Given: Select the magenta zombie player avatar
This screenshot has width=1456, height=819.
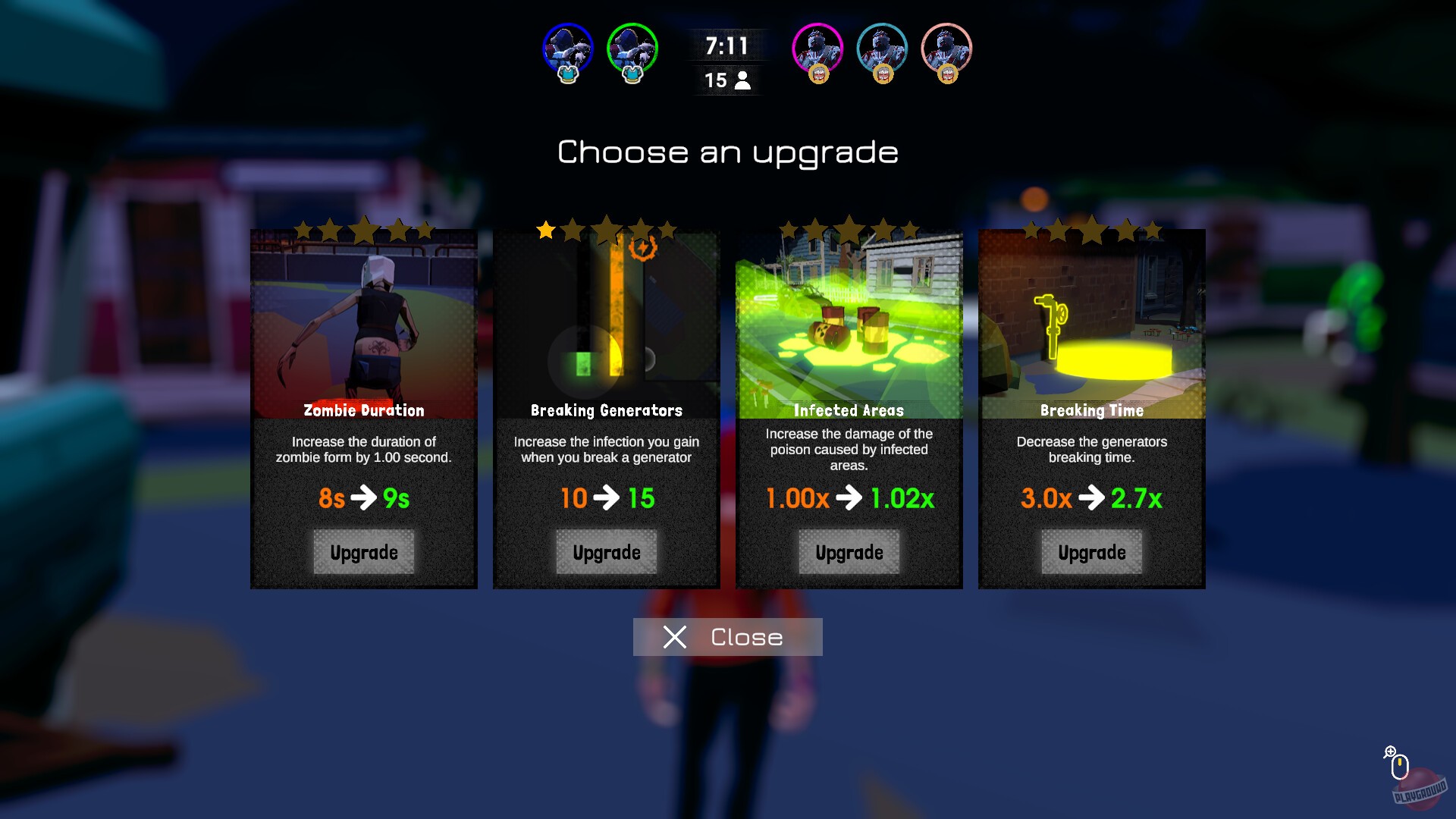Looking at the screenshot, I should pos(816,48).
